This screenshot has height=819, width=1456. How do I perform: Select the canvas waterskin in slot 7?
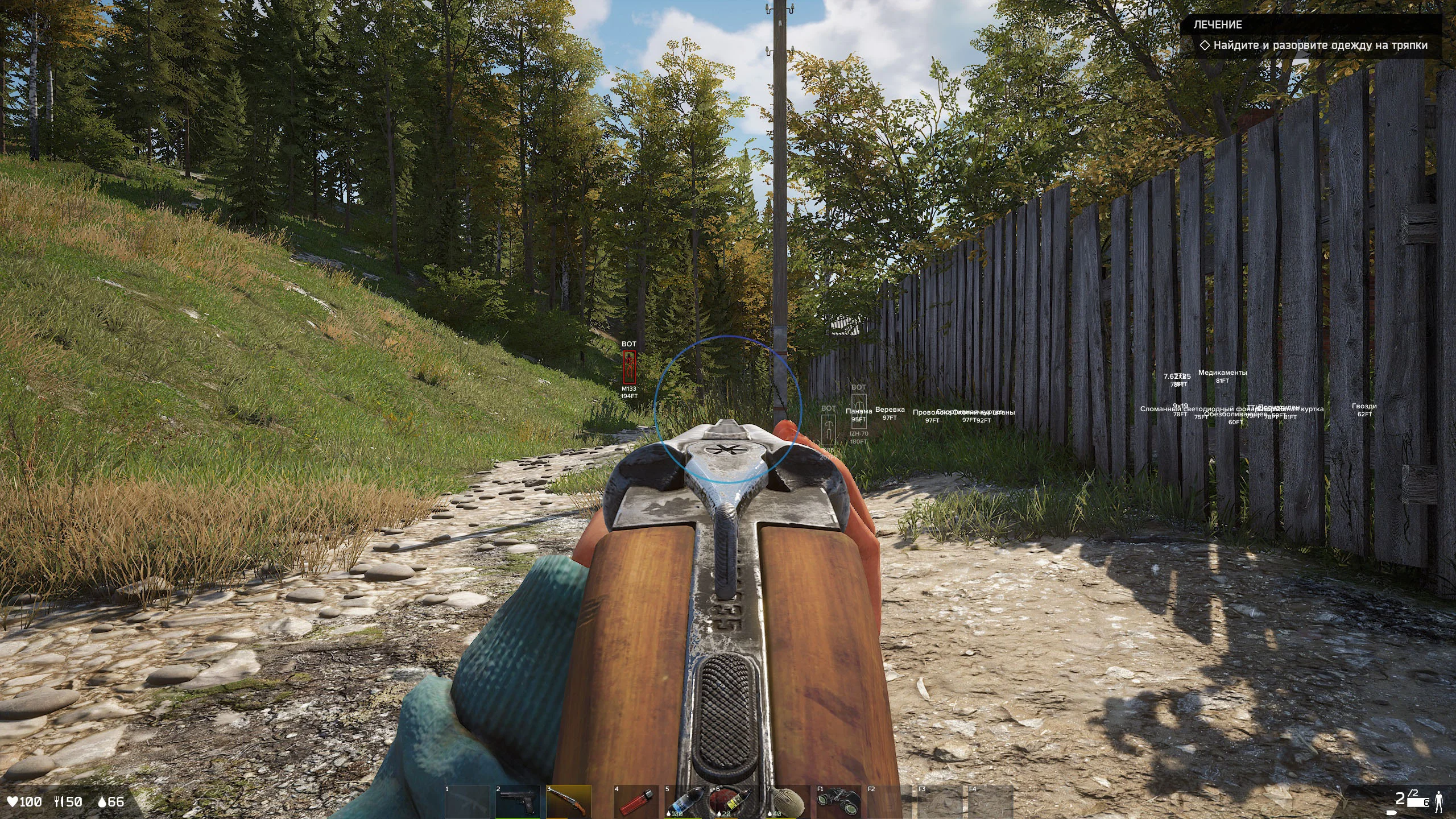click(x=786, y=802)
